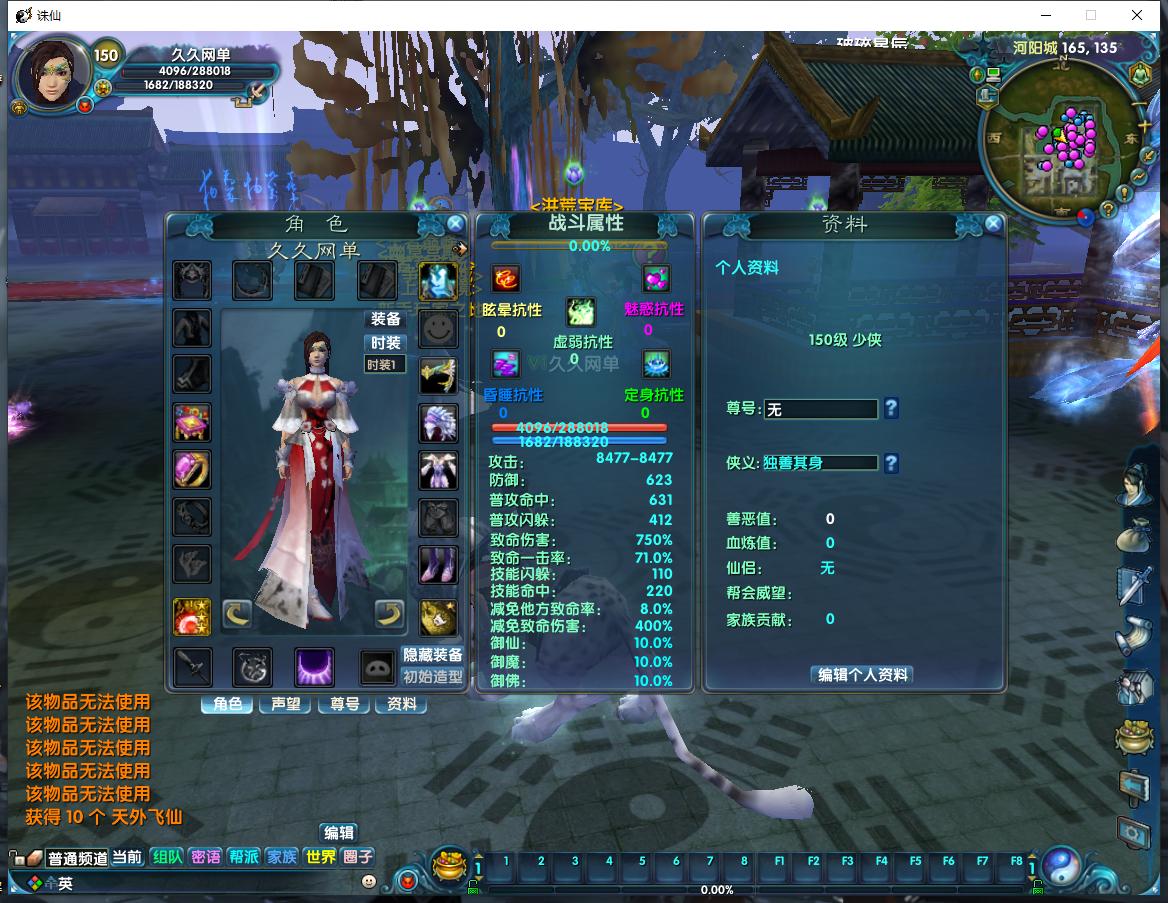Click the 编辑 button above chat
This screenshot has height=903, width=1168.
338,832
